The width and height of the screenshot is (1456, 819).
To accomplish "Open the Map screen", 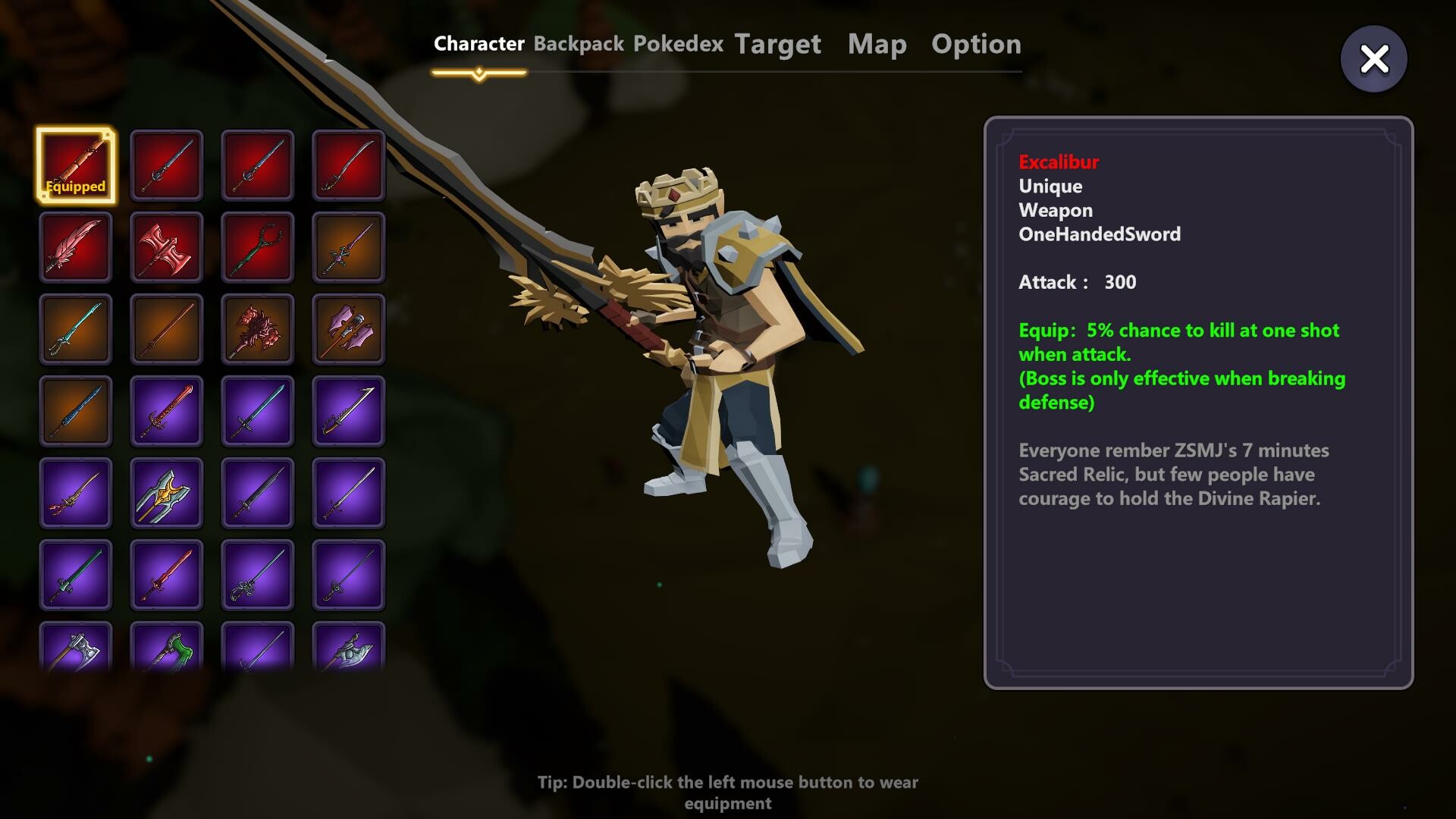I will (877, 44).
